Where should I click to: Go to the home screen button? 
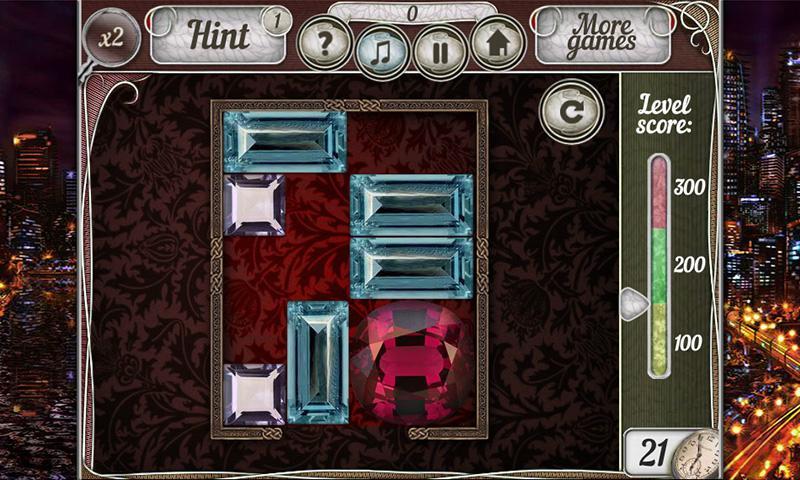tap(497, 44)
